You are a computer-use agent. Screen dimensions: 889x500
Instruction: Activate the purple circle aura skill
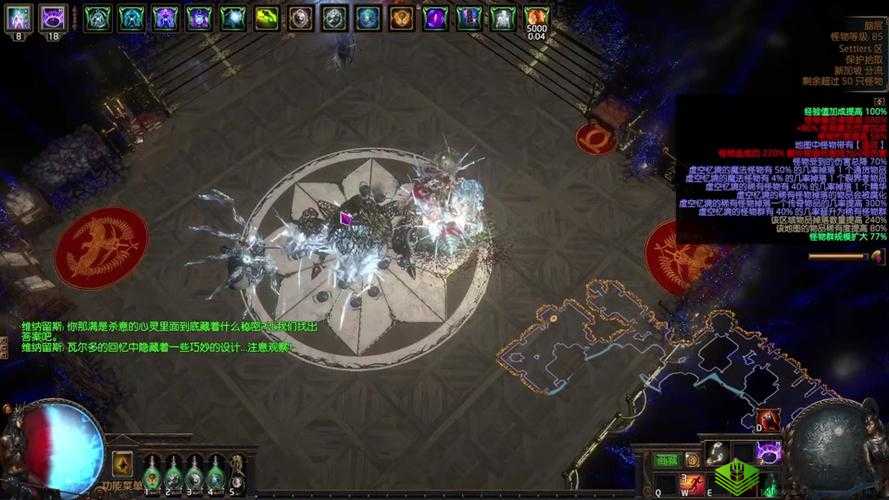tap(768, 453)
